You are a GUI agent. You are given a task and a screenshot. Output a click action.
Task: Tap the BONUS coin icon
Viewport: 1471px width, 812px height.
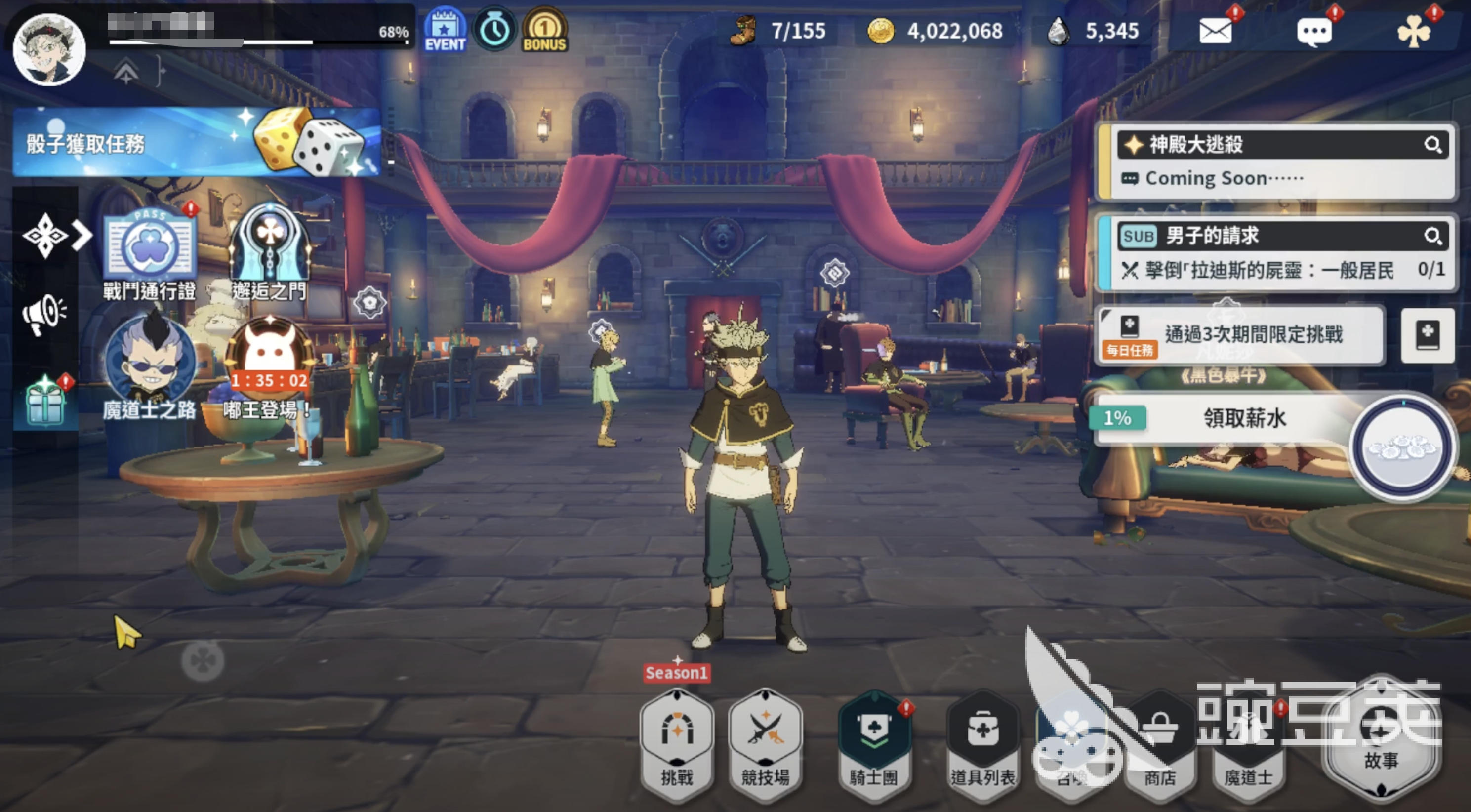point(544,30)
